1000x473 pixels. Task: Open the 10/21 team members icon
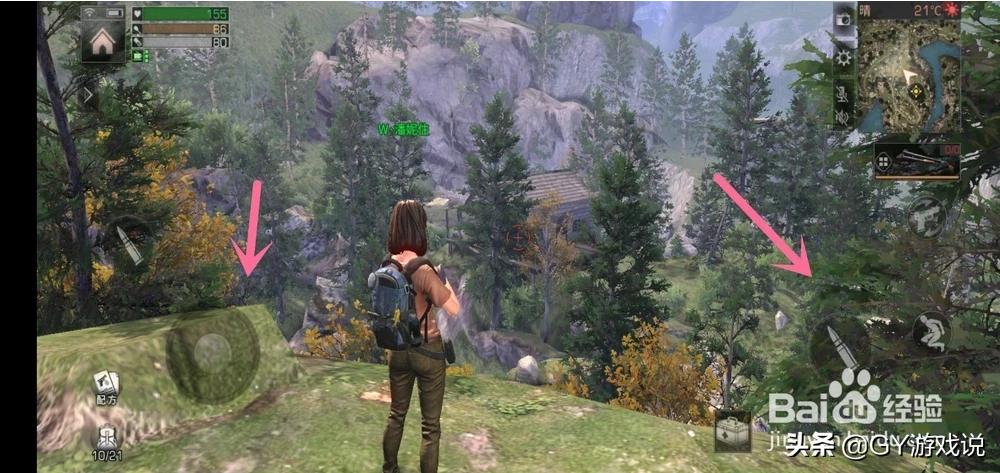coord(106,440)
